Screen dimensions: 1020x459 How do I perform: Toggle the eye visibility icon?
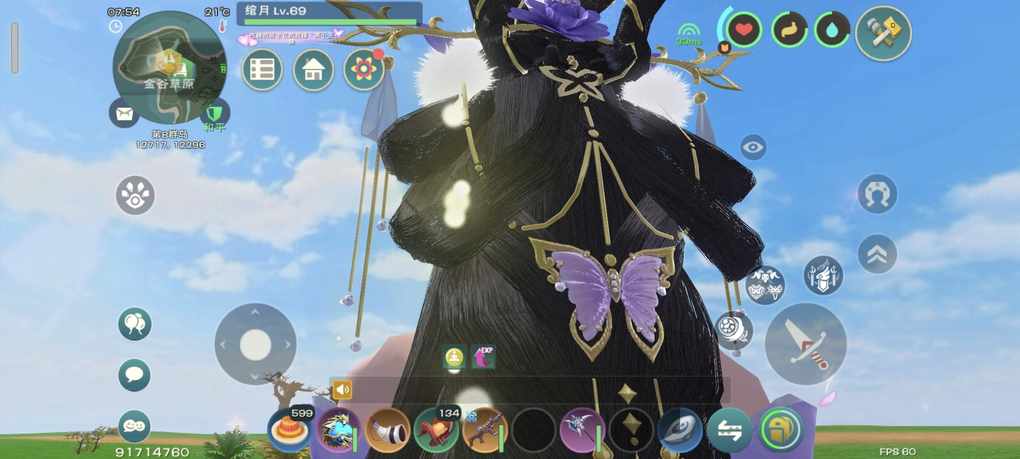click(x=753, y=148)
